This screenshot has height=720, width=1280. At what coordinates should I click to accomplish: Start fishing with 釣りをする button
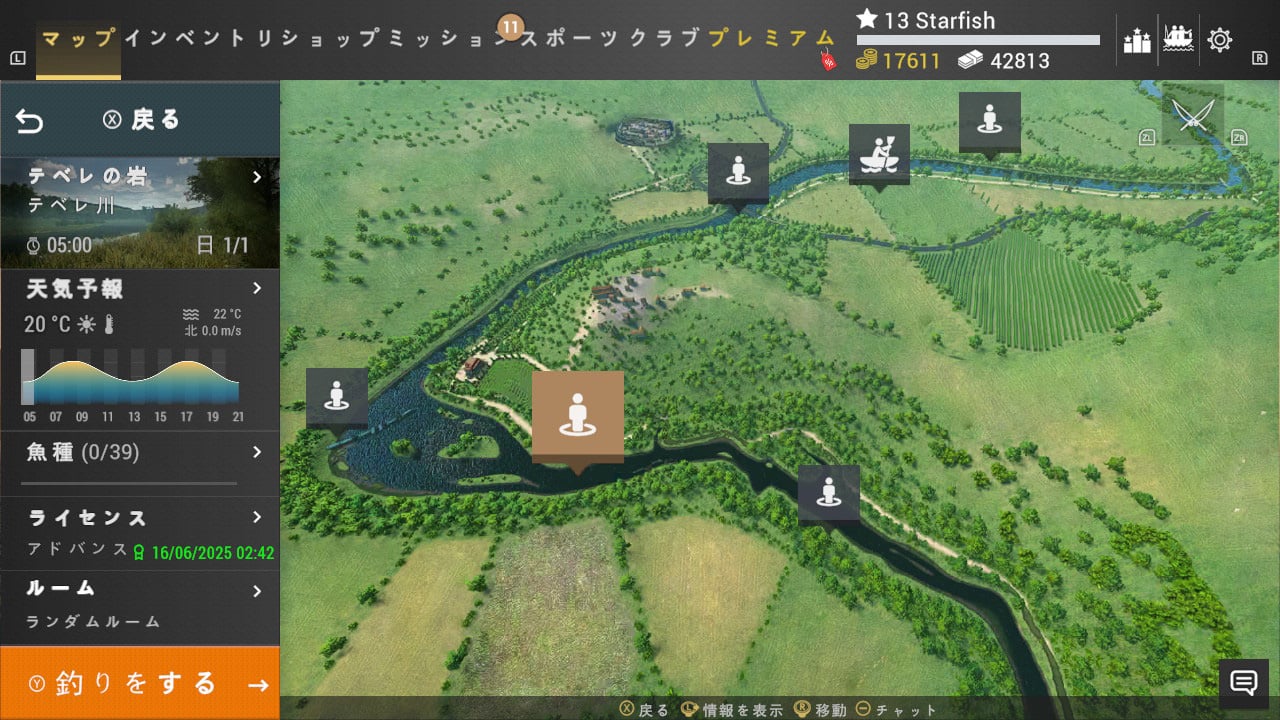pos(140,684)
